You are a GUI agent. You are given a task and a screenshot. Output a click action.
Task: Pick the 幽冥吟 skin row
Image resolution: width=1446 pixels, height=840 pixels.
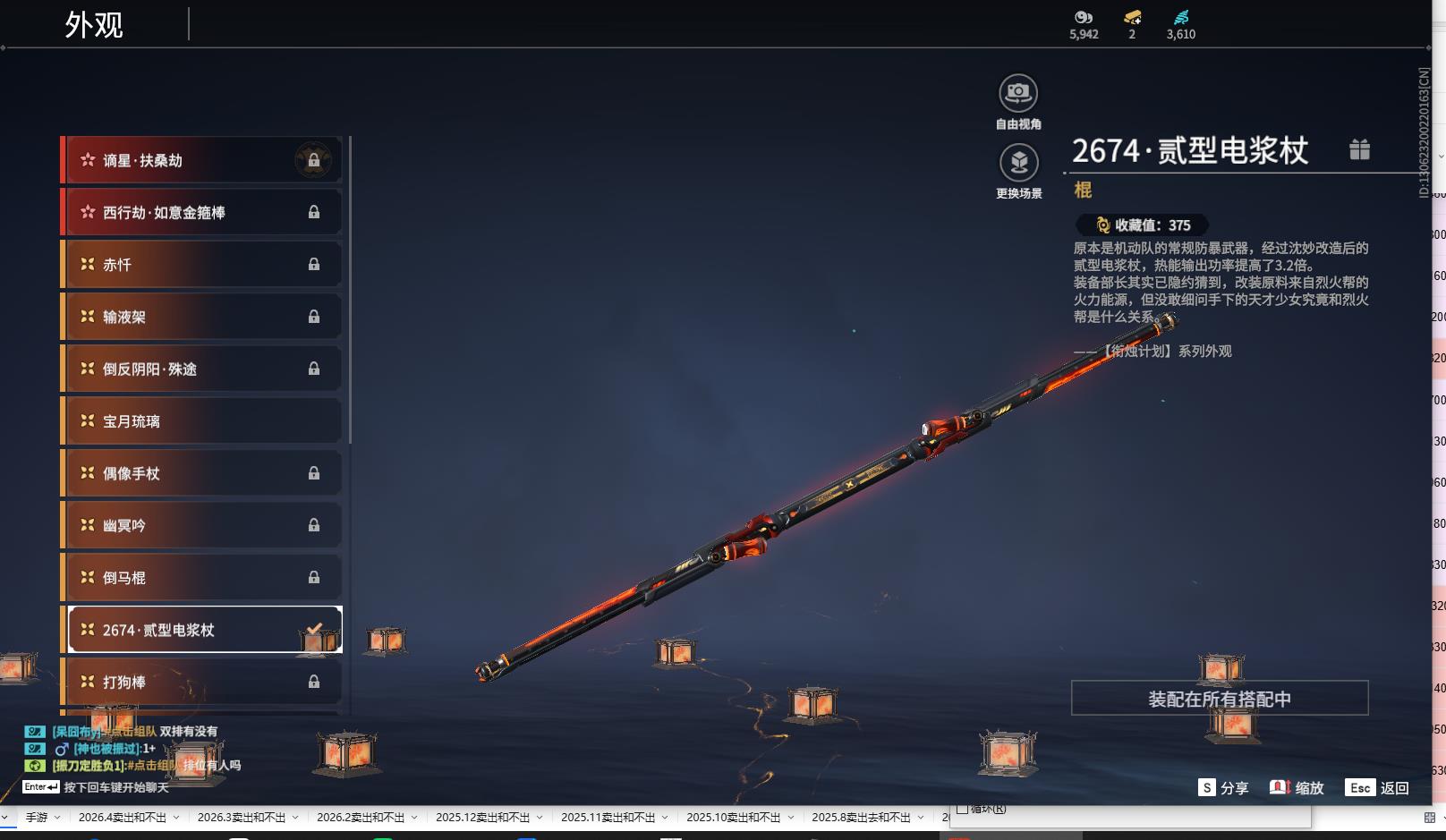point(202,525)
